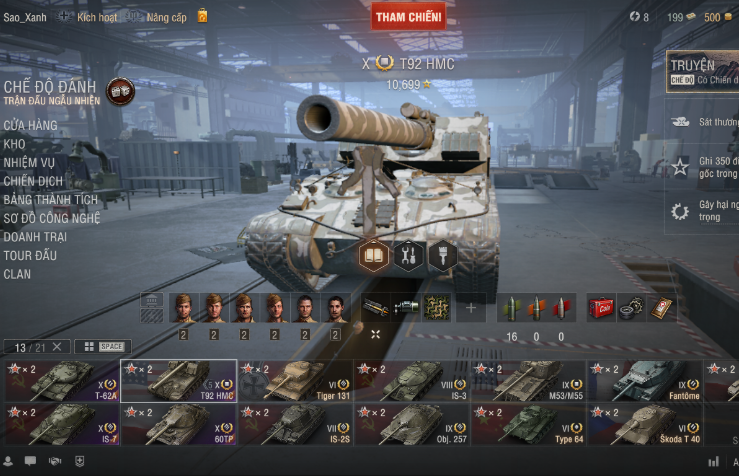Open the KHO depot menu
This screenshot has height=476, width=739.
pyautogui.click(x=14, y=144)
